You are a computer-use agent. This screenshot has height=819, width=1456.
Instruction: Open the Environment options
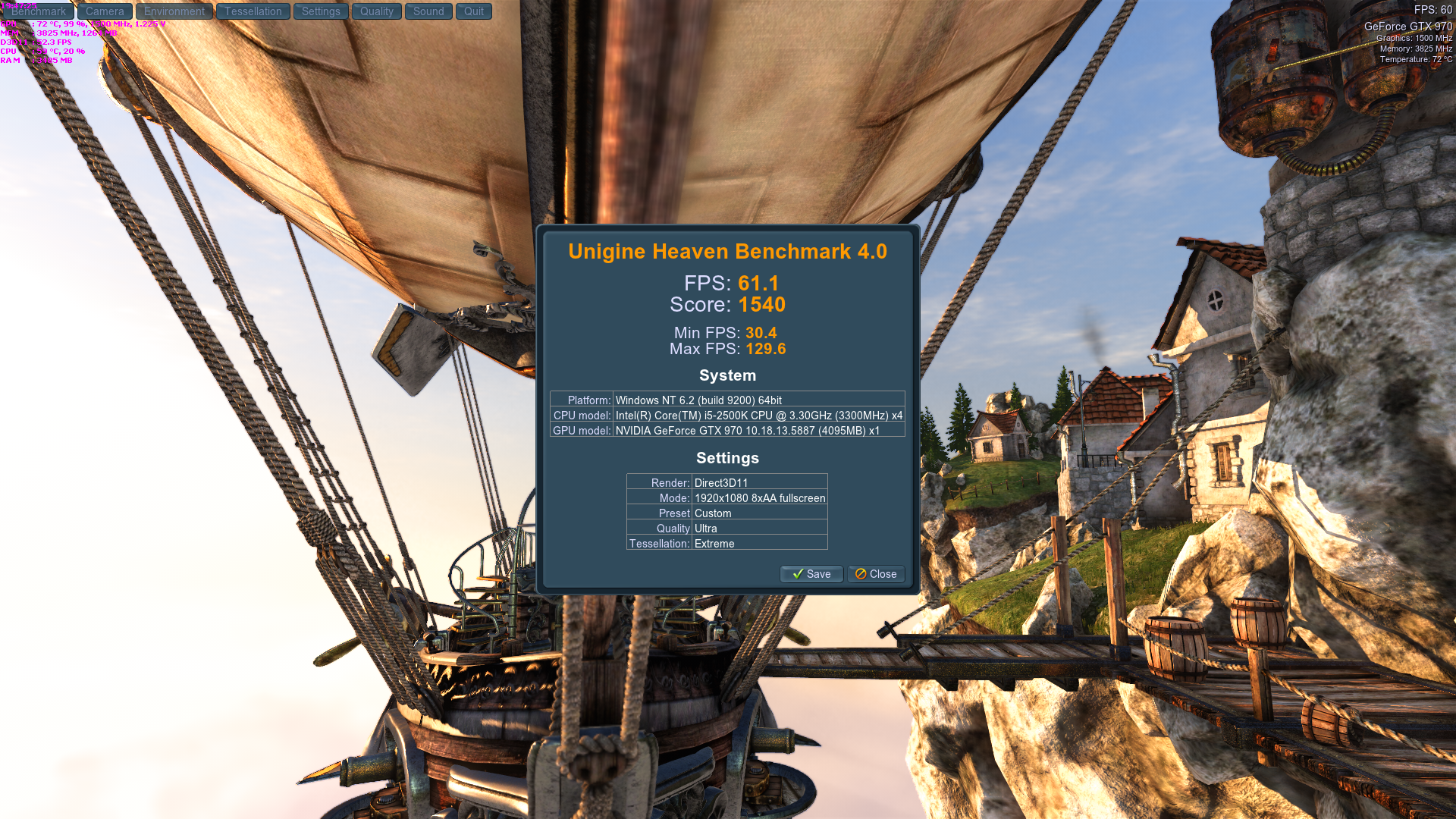pyautogui.click(x=174, y=11)
